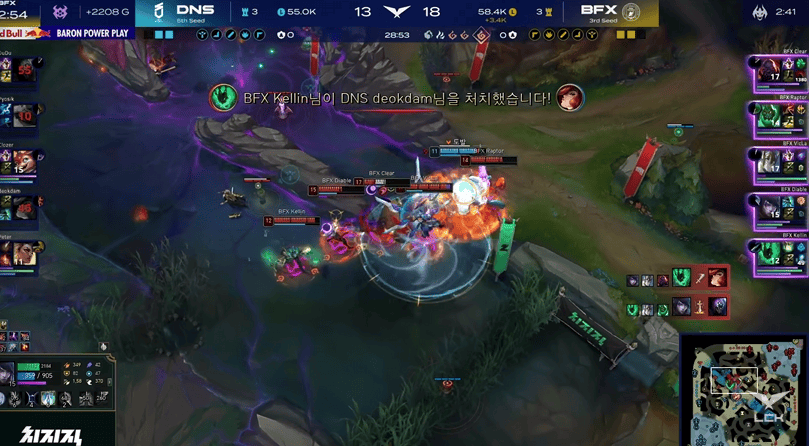The height and width of the screenshot is (446, 810).
Task: Click the Thresh icon in kill announcement
Action: [x=222, y=98]
